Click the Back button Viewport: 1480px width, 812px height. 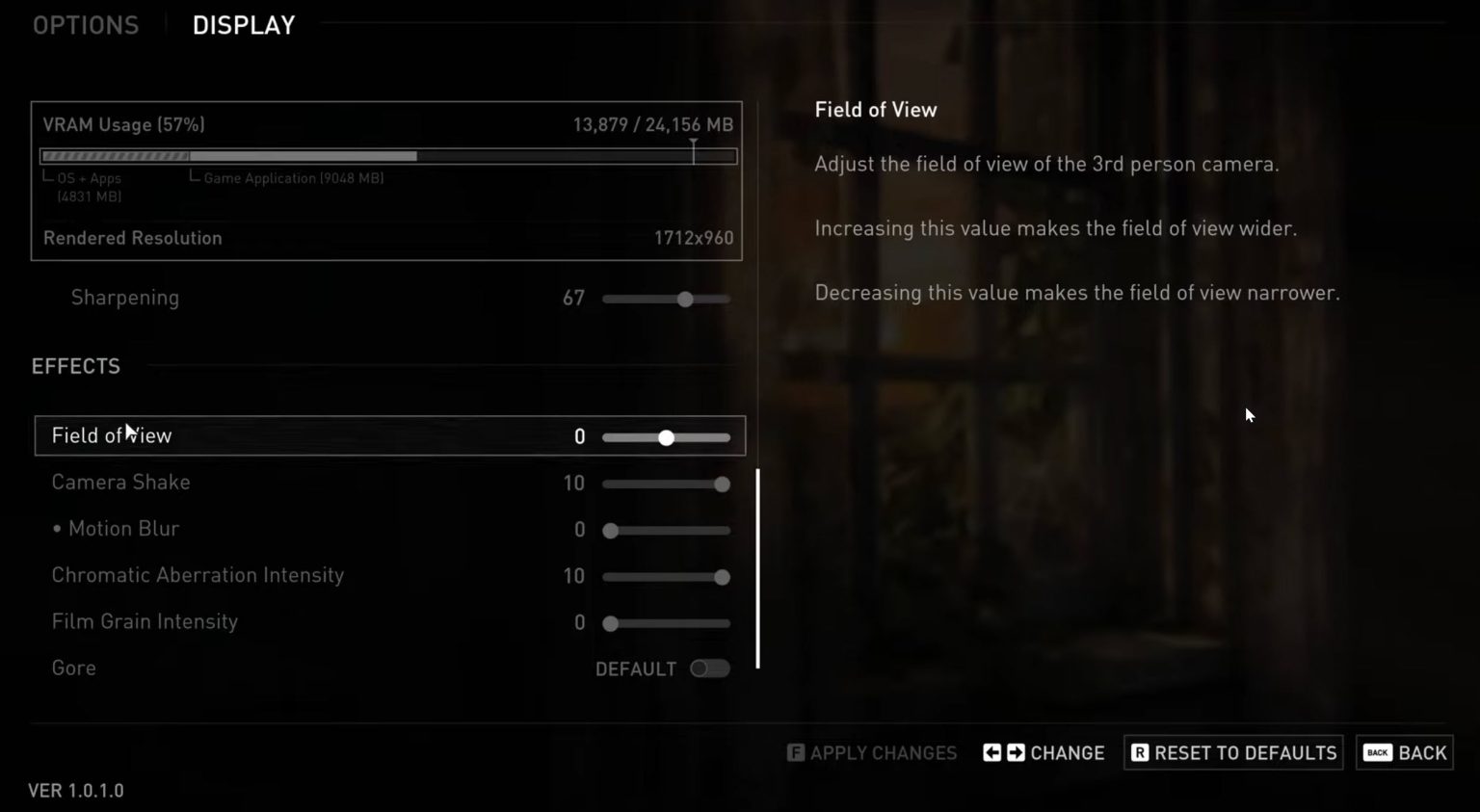click(1405, 753)
